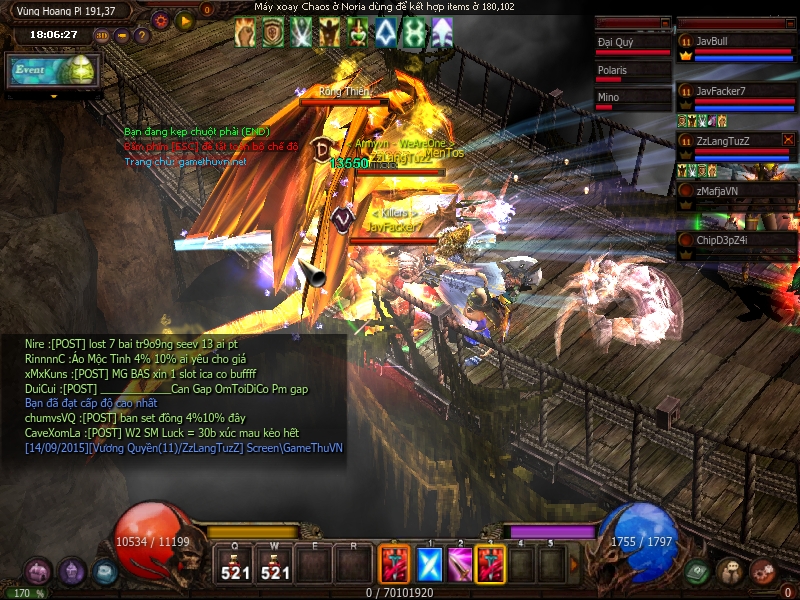Open the red gear settings icon
Screen dimensions: 800x600
160,20
